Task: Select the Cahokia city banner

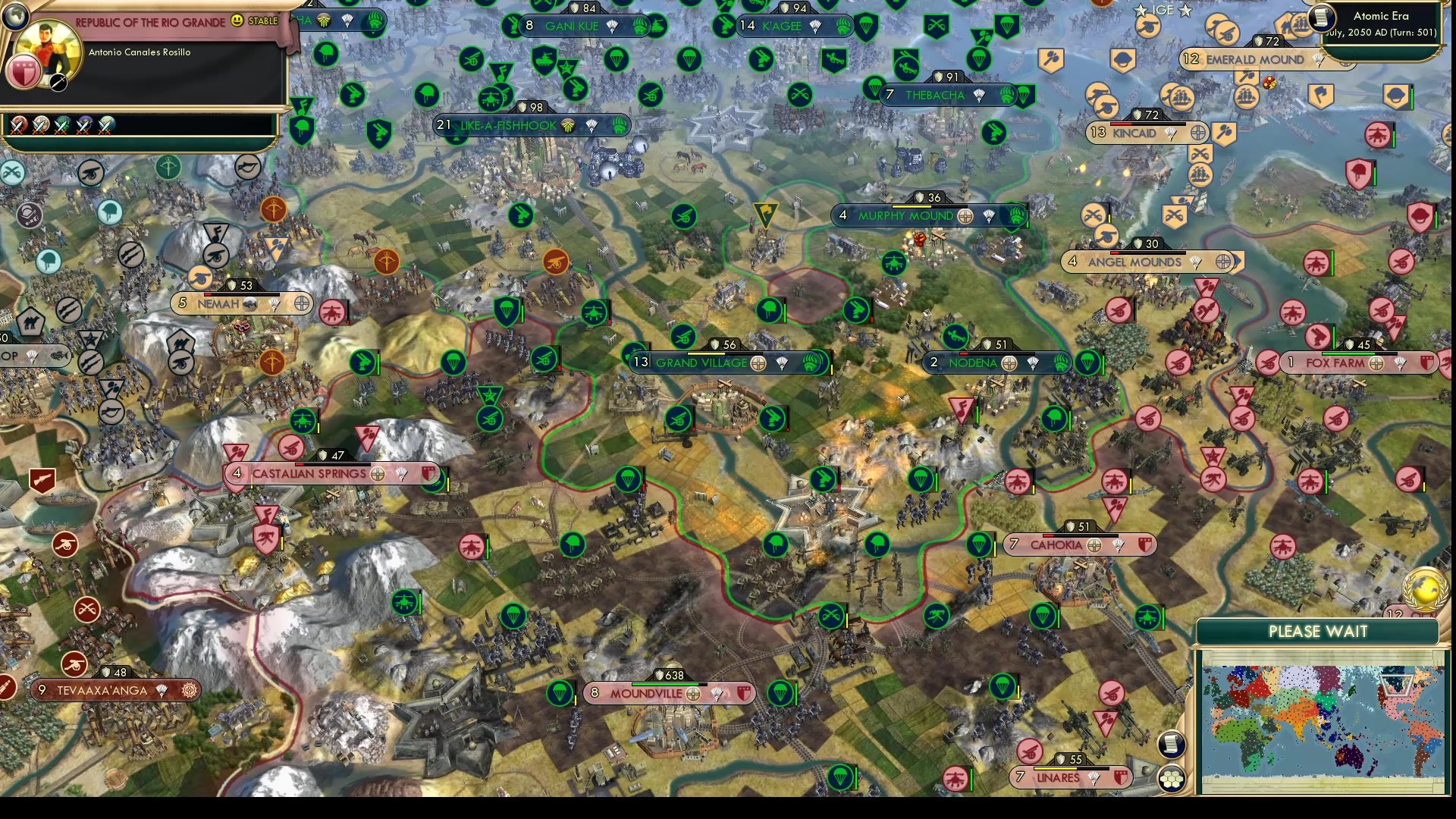Action: (x=1058, y=544)
